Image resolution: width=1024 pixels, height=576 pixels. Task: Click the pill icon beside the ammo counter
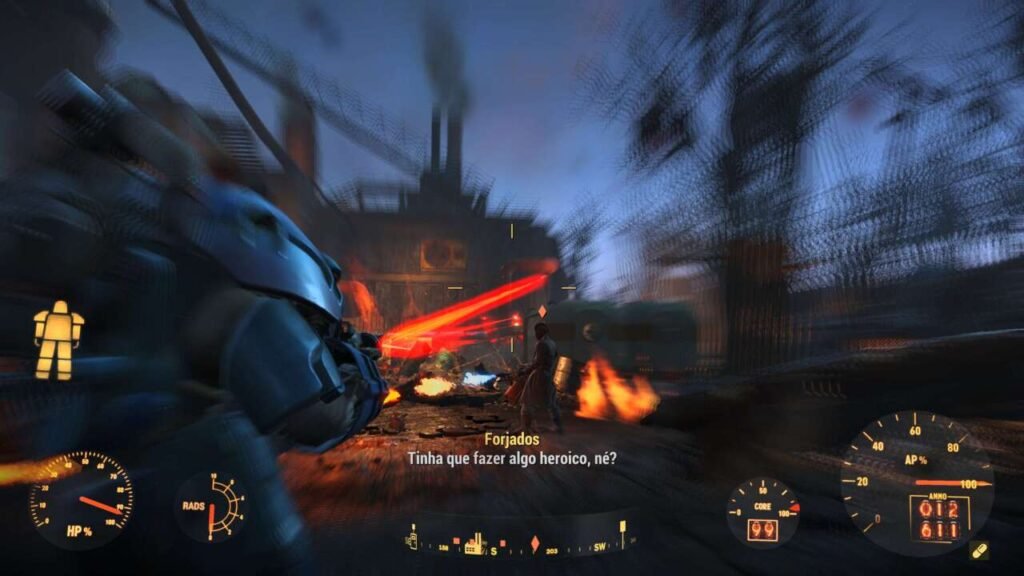pyautogui.click(x=979, y=551)
